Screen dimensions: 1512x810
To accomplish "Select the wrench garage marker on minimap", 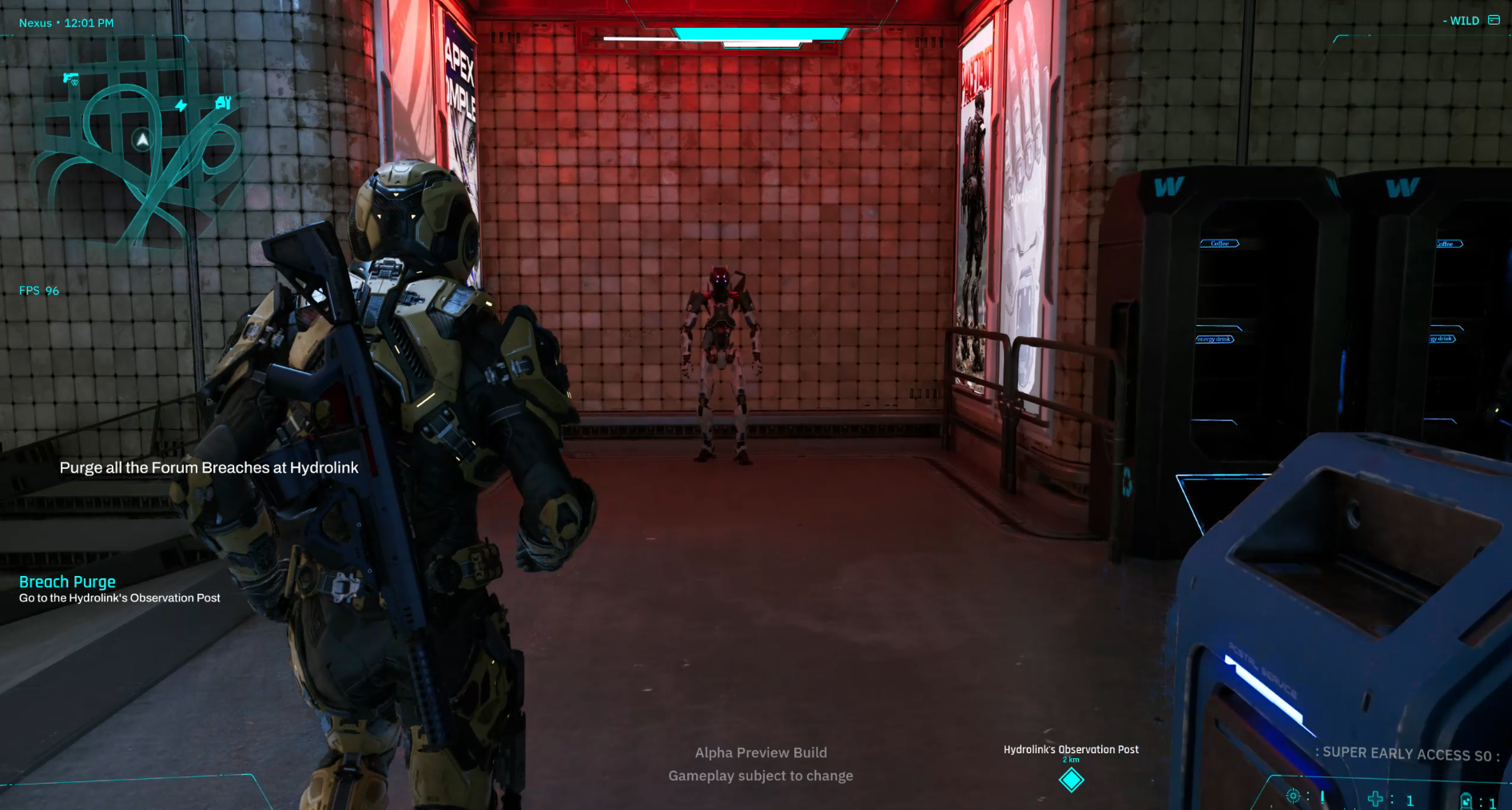I will [223, 102].
